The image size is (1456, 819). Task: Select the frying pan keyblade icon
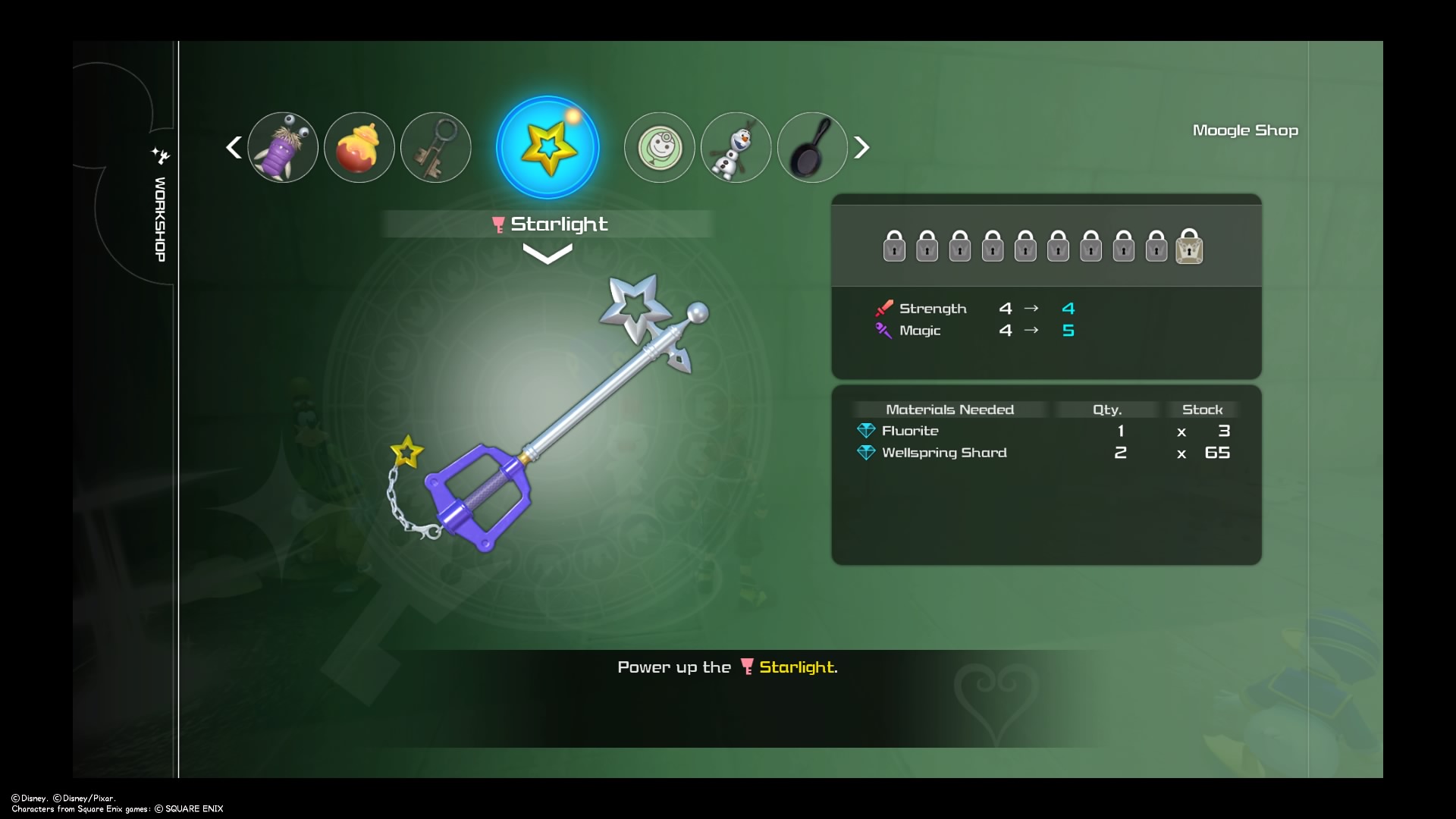pyautogui.click(x=812, y=147)
